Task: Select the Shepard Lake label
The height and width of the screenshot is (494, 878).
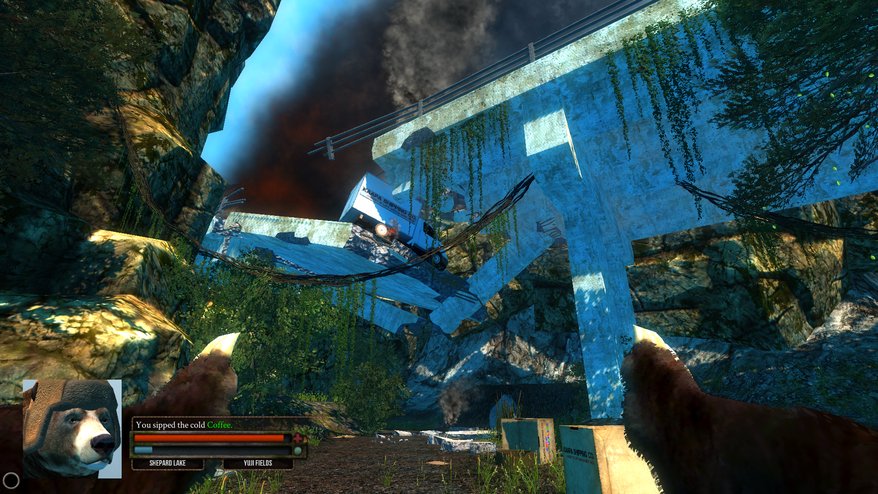Action: tap(168, 464)
